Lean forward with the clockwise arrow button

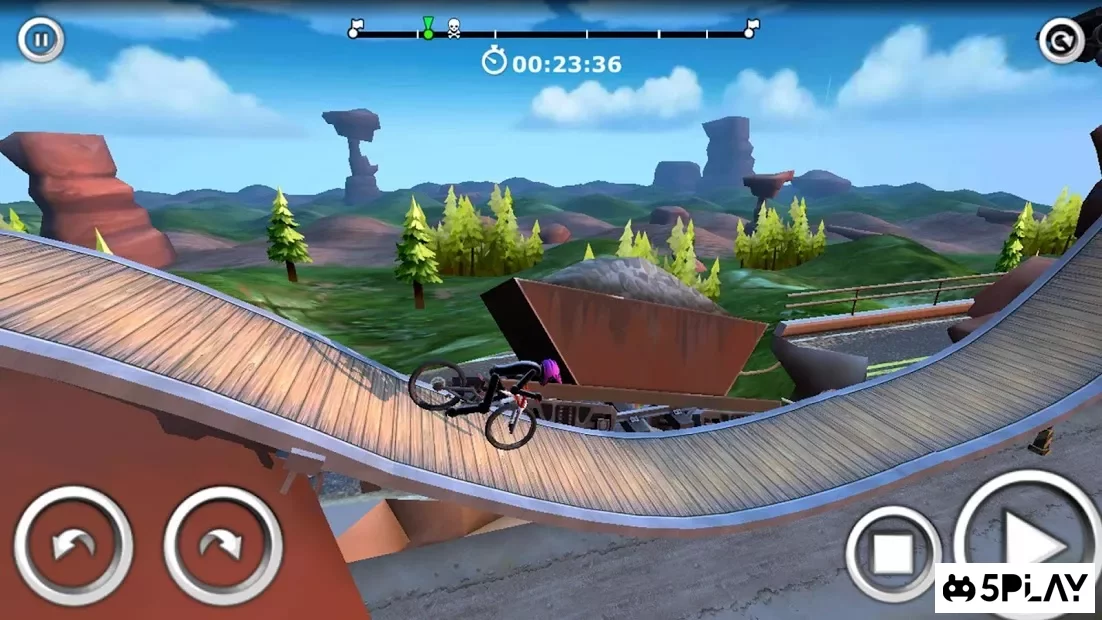pos(223,545)
